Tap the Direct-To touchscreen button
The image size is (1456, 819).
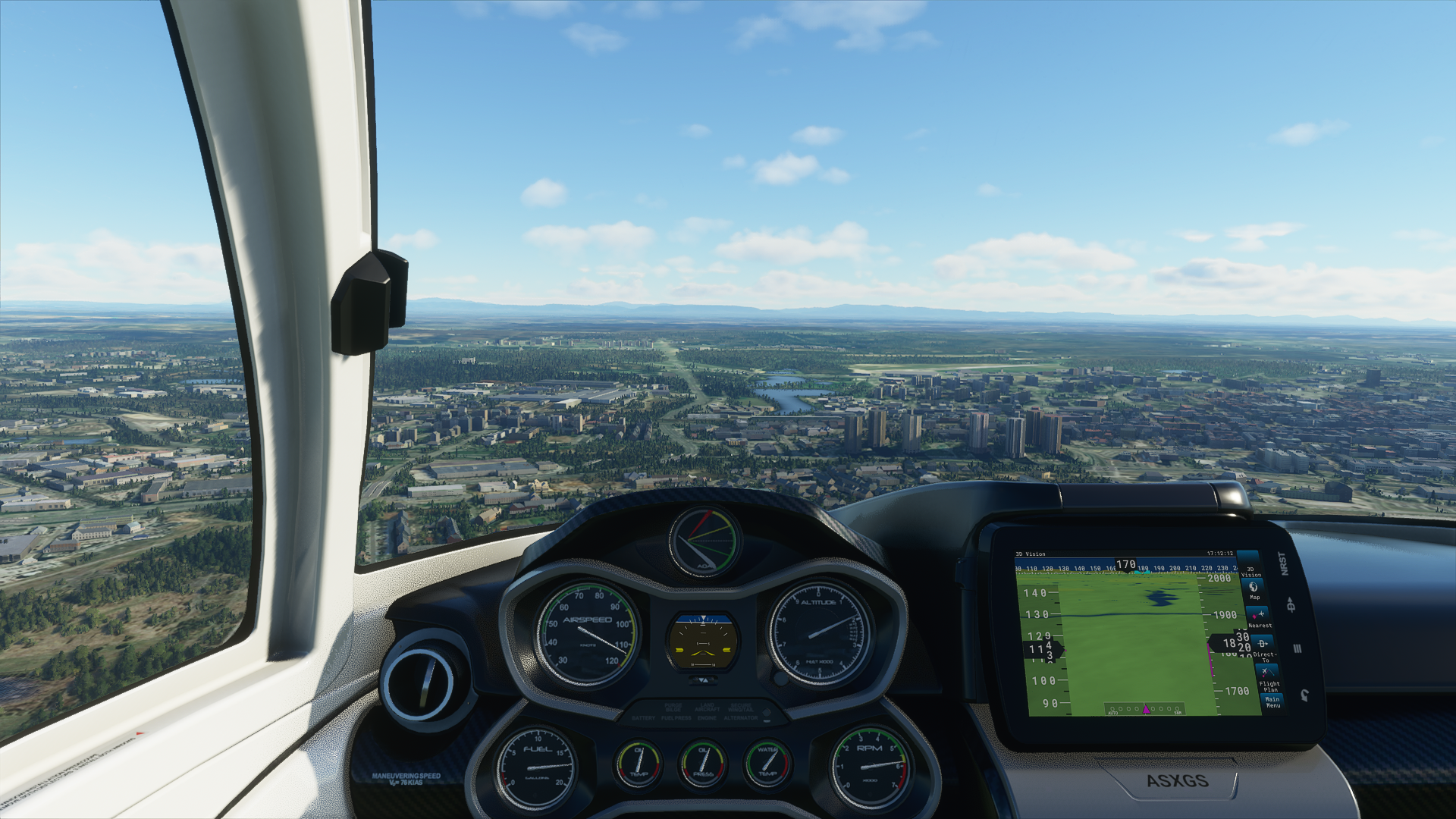(x=1263, y=647)
